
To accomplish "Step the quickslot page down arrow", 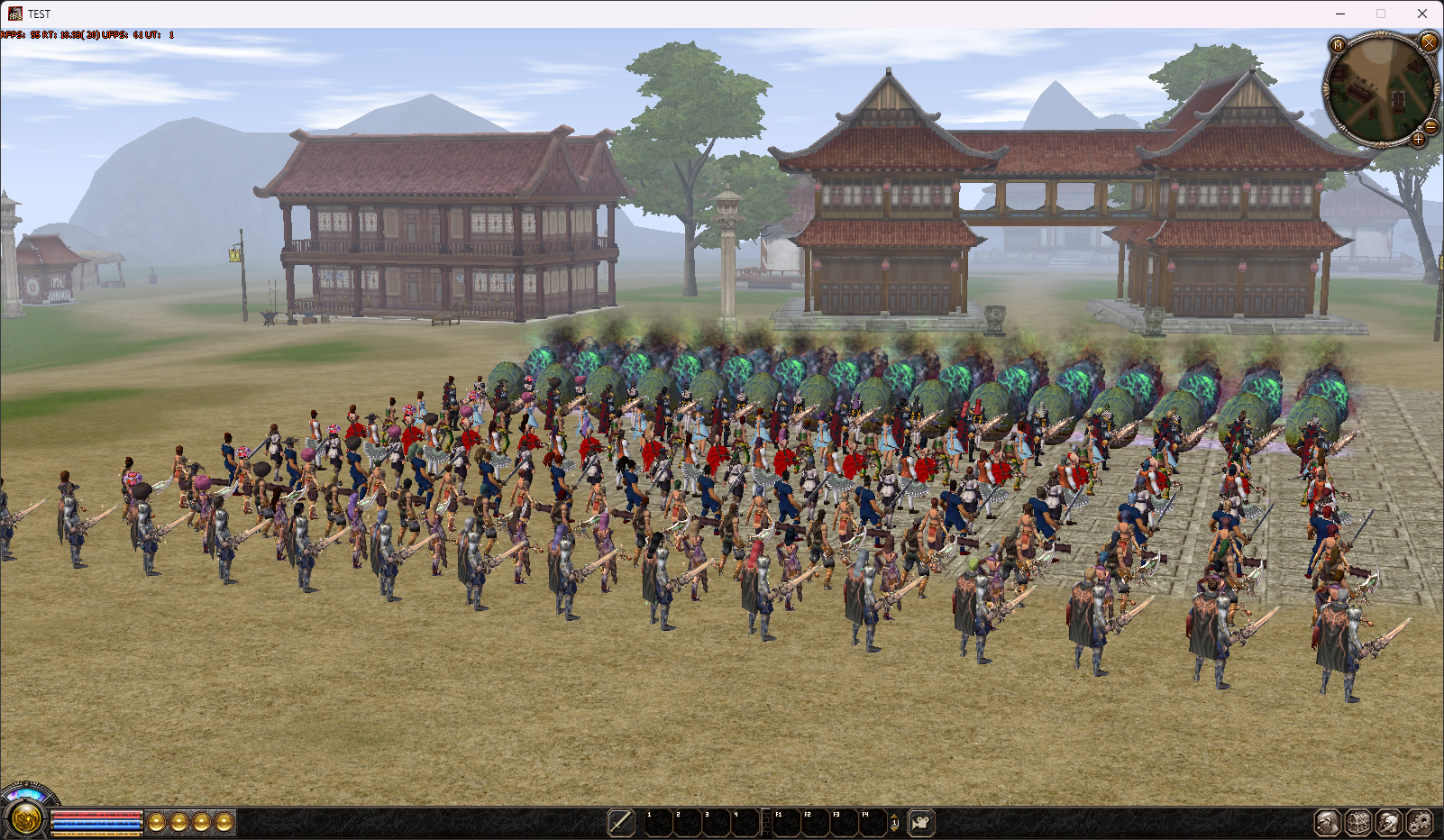I will tap(894, 829).
